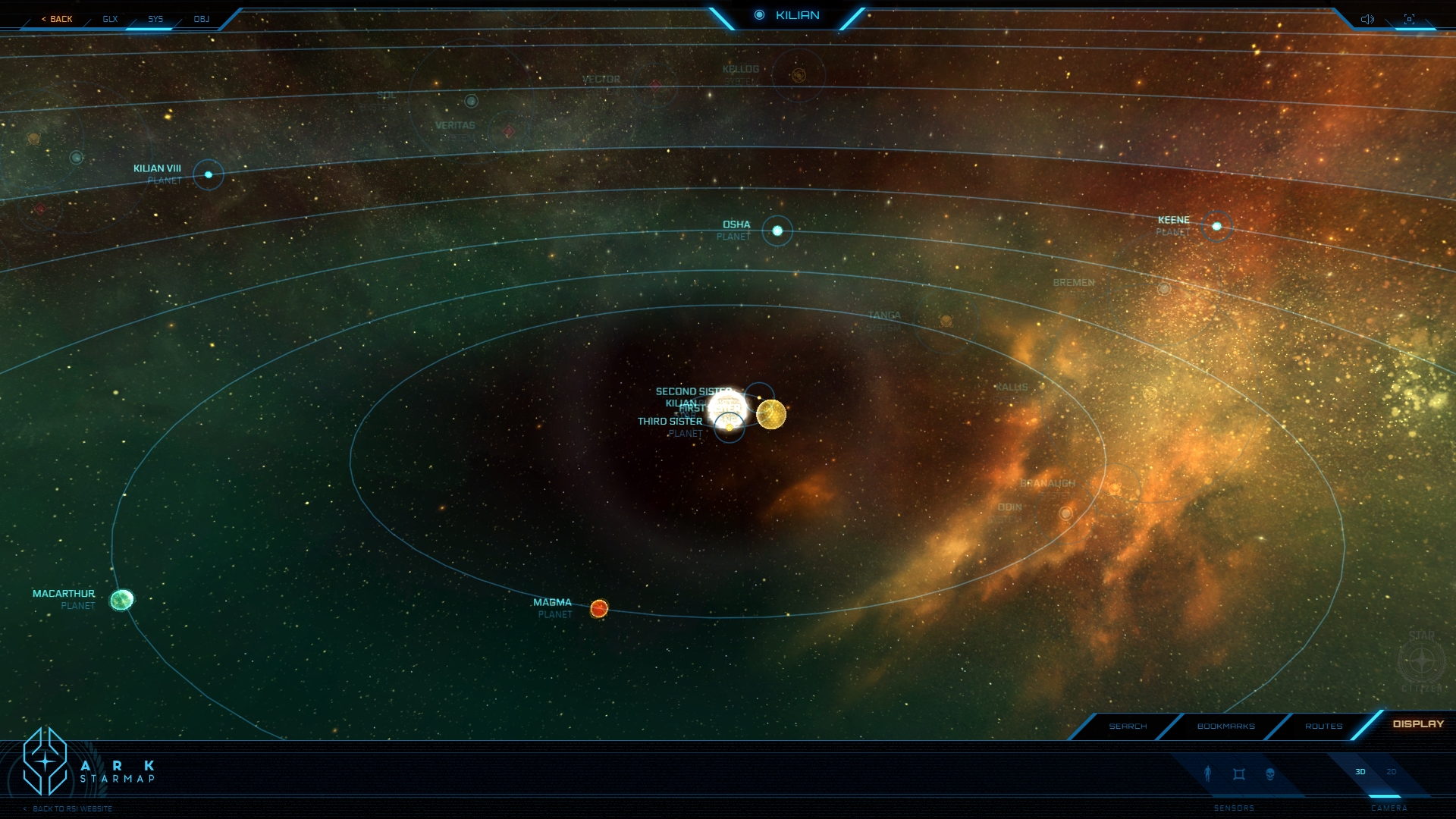1456x819 pixels.
Task: Toggle the sound speaker icon
Action: coord(1367,19)
